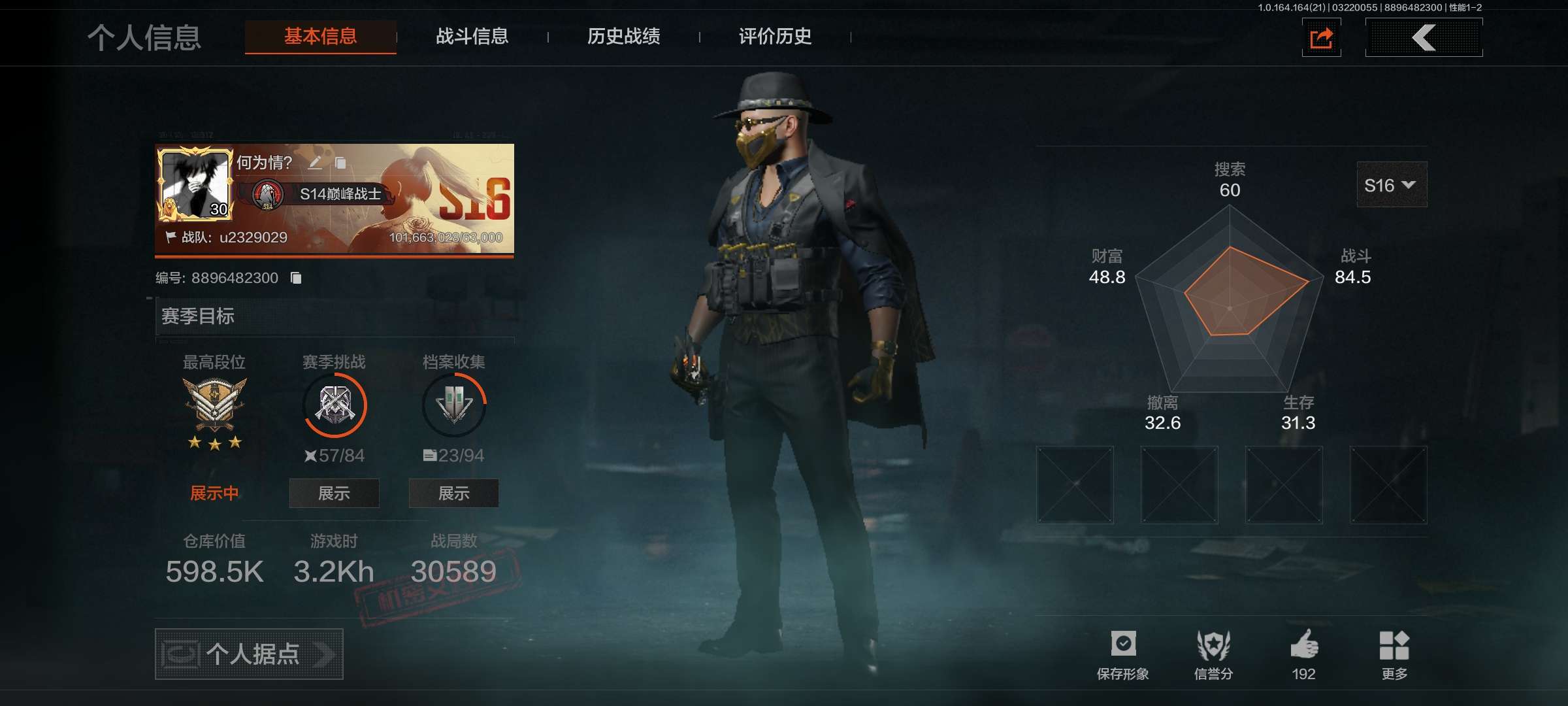The image size is (1568, 706).
Task: Switch to the 战斗信息 tab
Action: click(472, 37)
